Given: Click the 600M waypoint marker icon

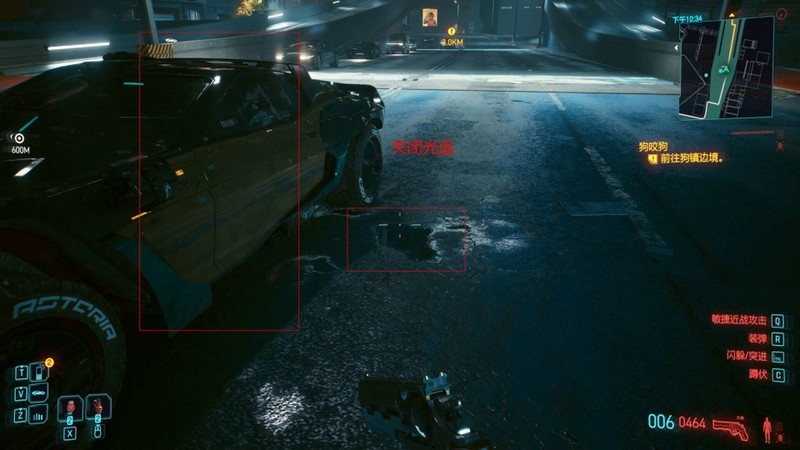Looking at the screenshot, I should point(18,138).
